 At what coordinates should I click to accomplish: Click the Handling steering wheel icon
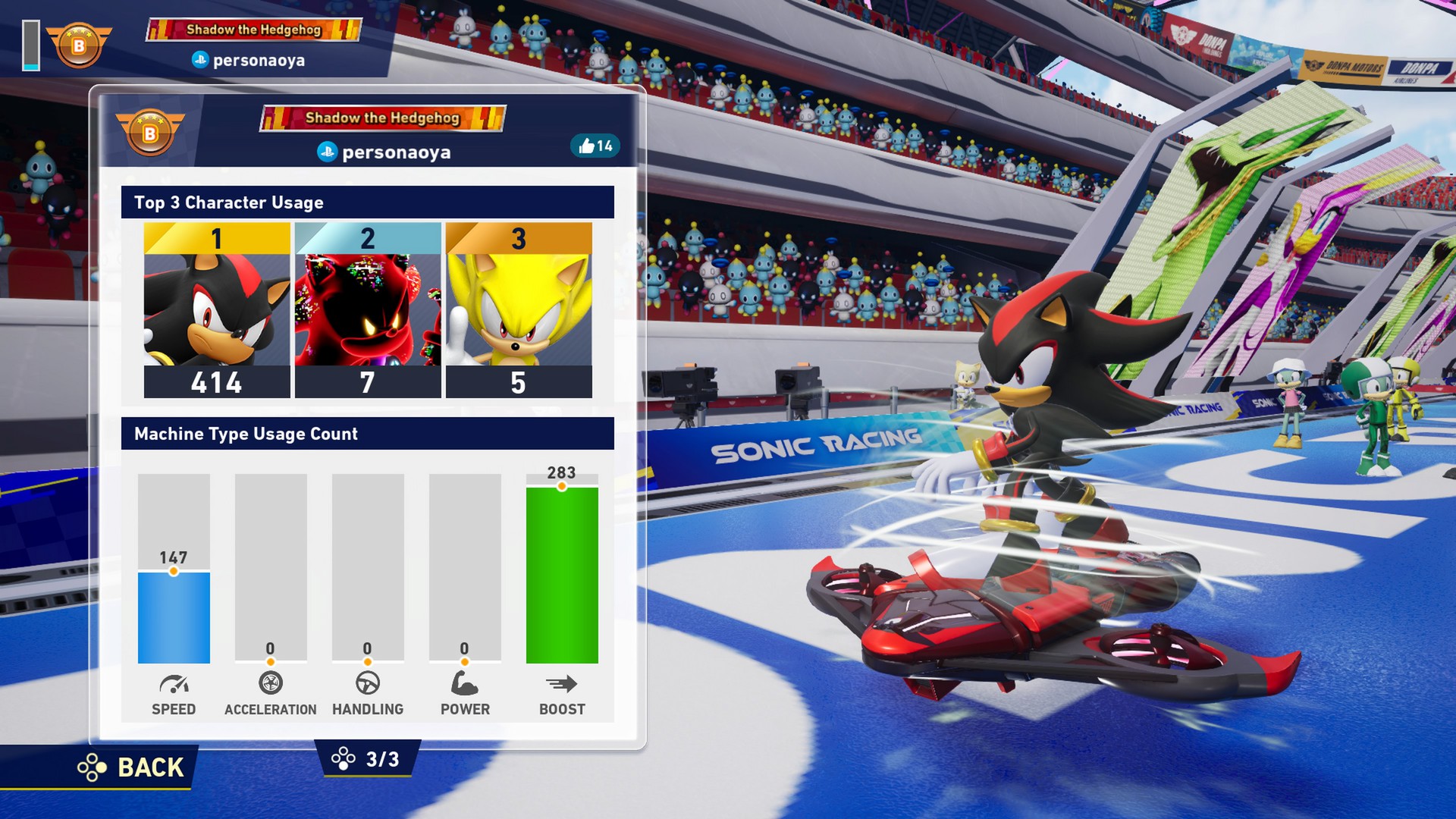coord(368,683)
